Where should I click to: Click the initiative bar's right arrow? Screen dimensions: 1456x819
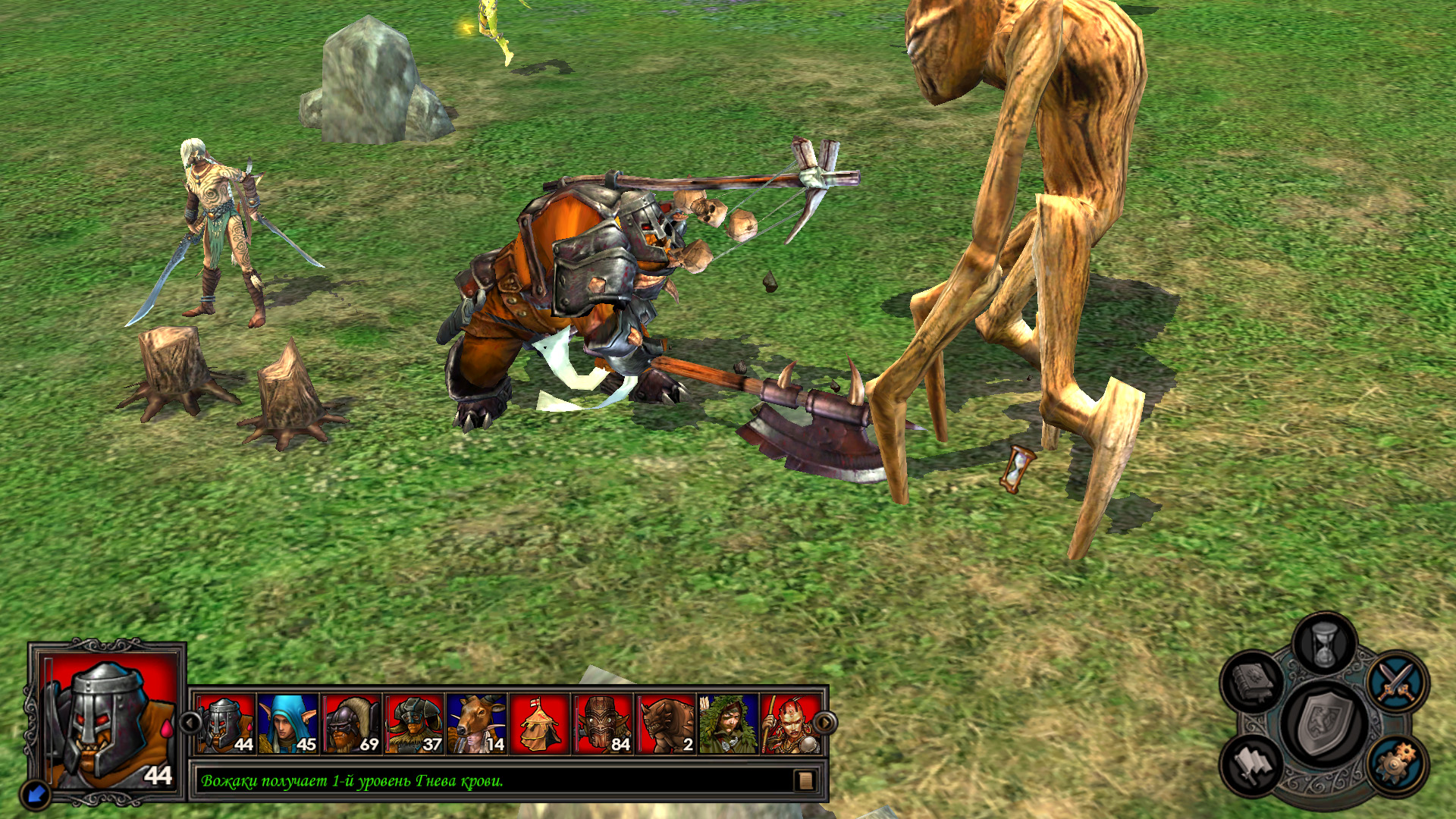point(825,723)
